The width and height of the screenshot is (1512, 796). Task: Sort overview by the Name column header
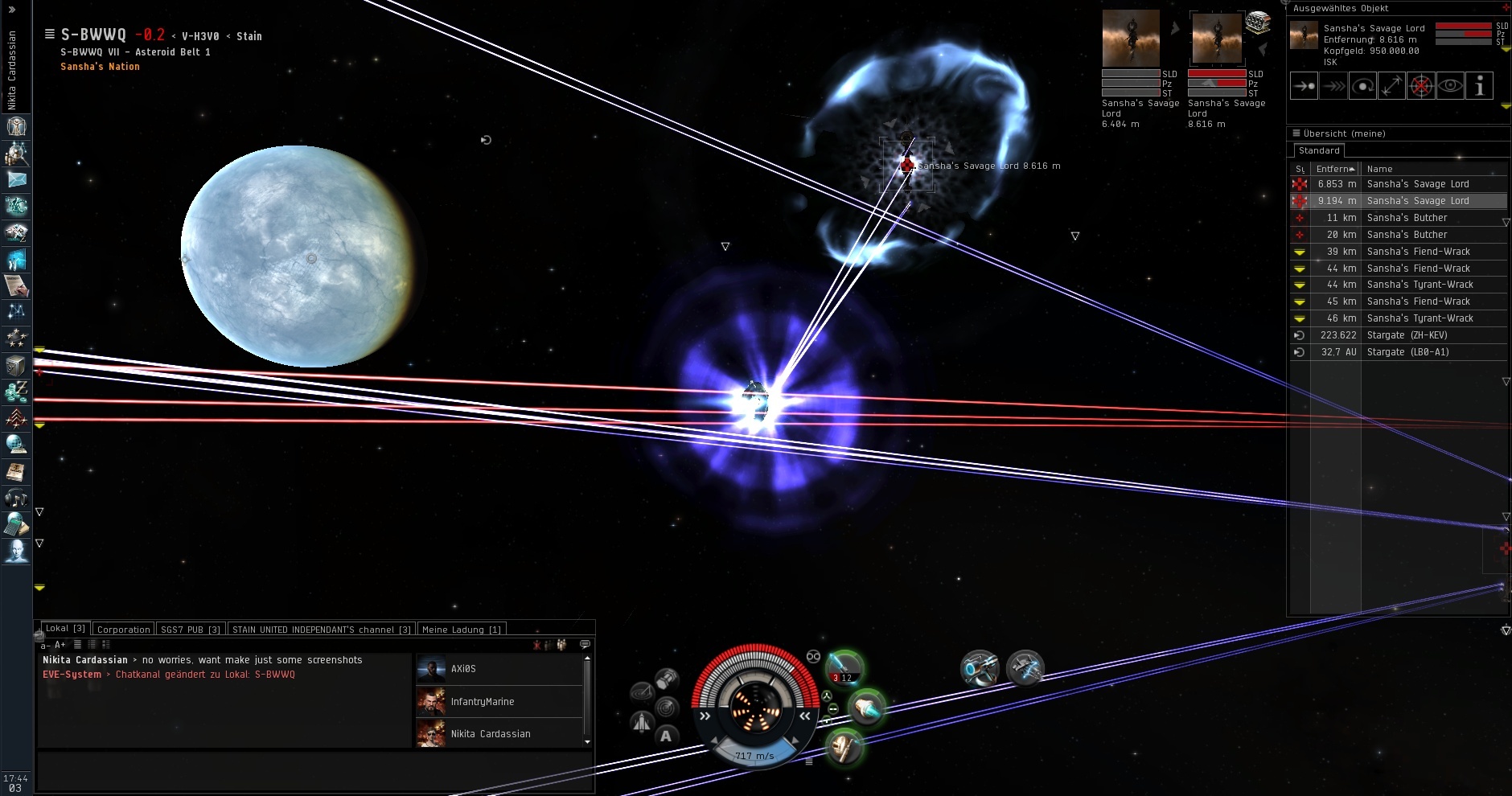(1379, 169)
